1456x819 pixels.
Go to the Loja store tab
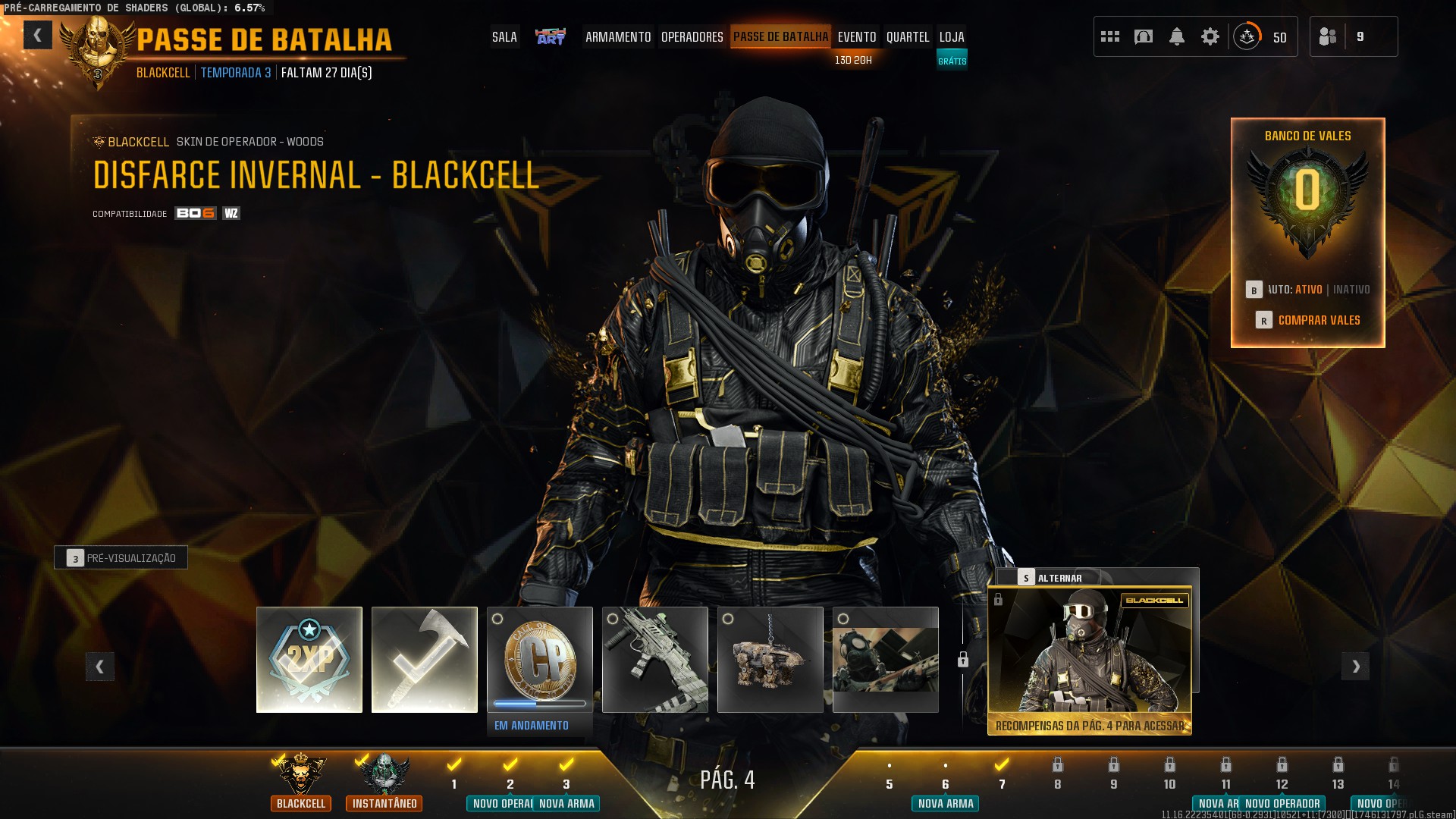952,36
